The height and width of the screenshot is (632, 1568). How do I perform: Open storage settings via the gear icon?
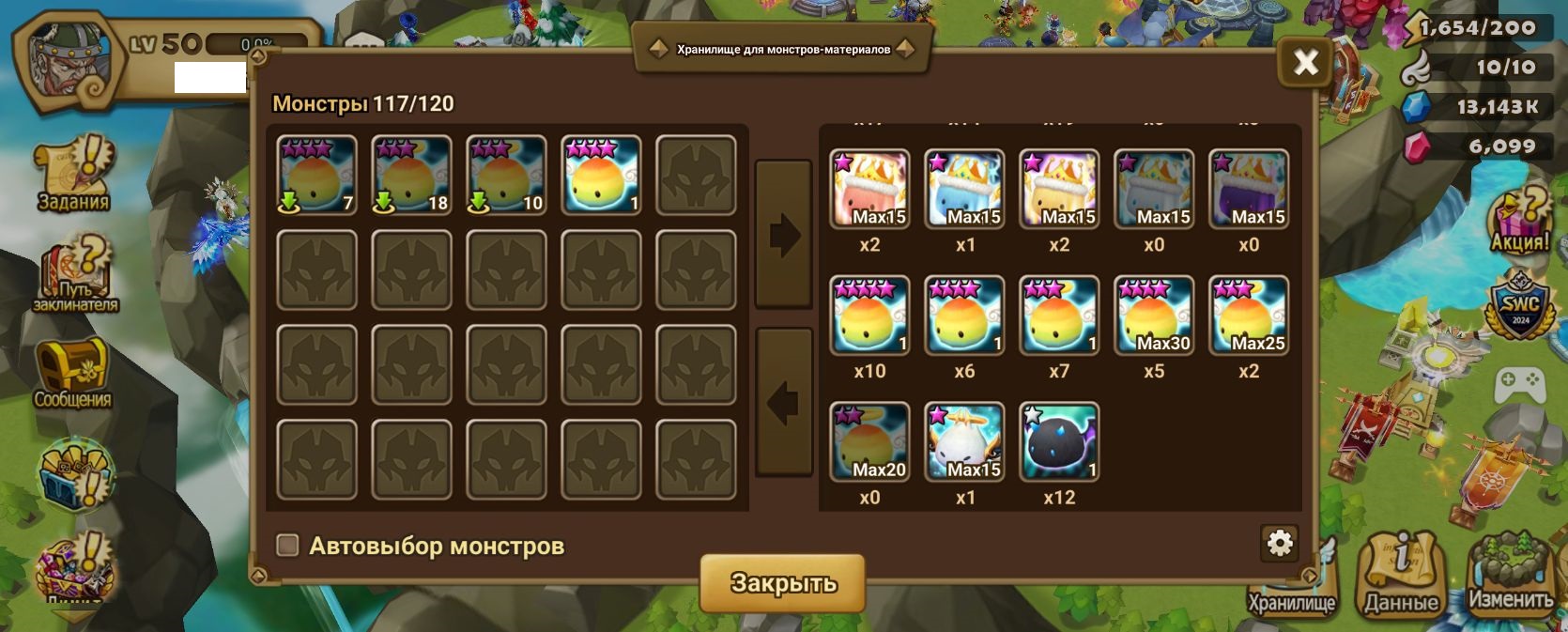point(1280,543)
